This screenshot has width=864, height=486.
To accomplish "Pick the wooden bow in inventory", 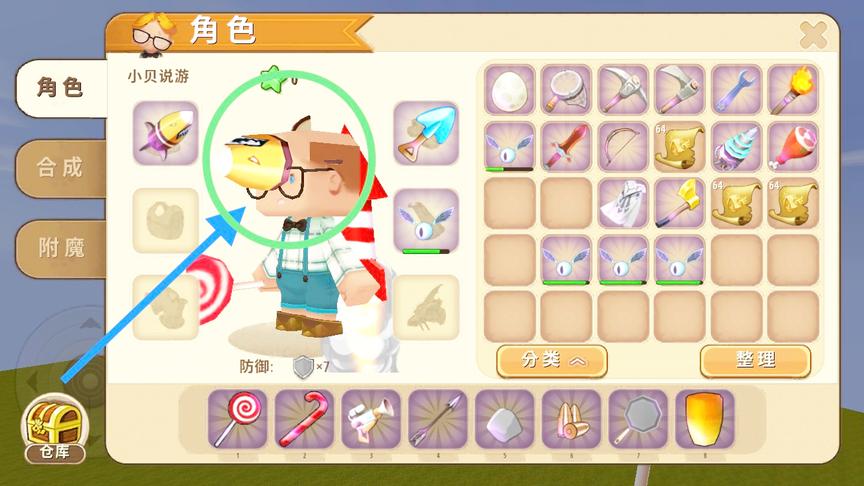I will (623, 147).
